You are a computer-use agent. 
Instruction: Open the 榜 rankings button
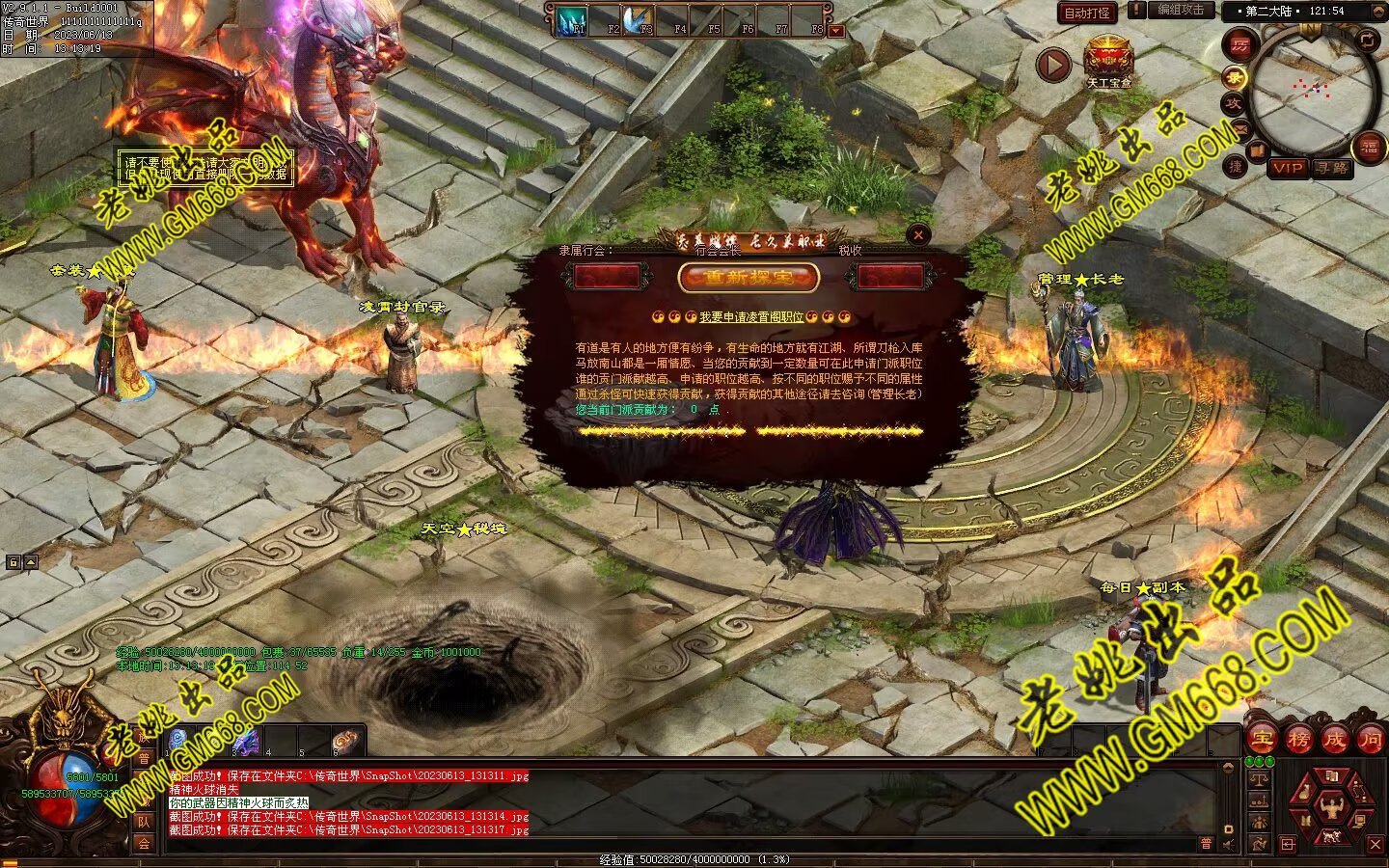coord(1298,740)
